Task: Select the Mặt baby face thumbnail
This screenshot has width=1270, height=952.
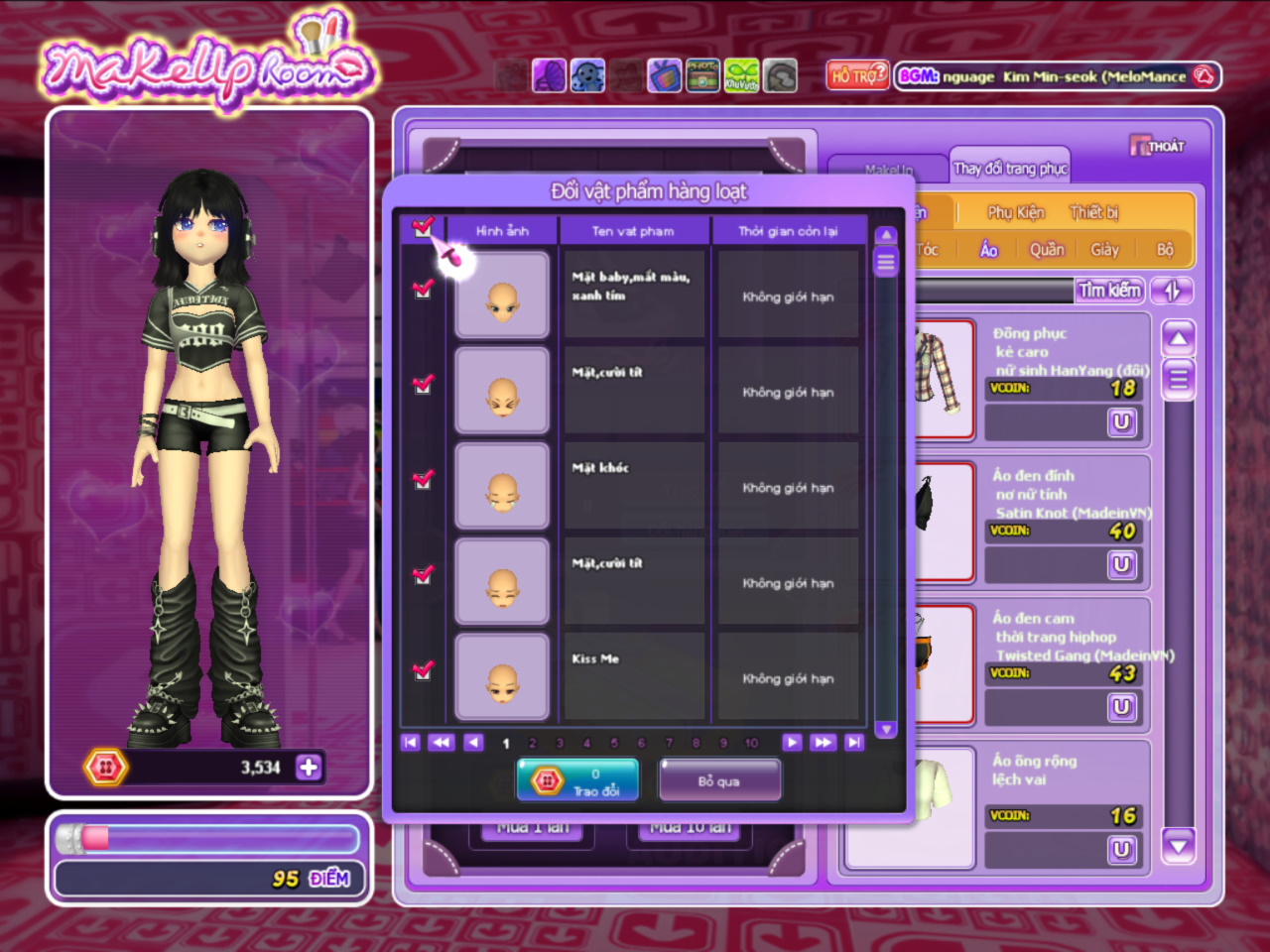Action: 502,296
